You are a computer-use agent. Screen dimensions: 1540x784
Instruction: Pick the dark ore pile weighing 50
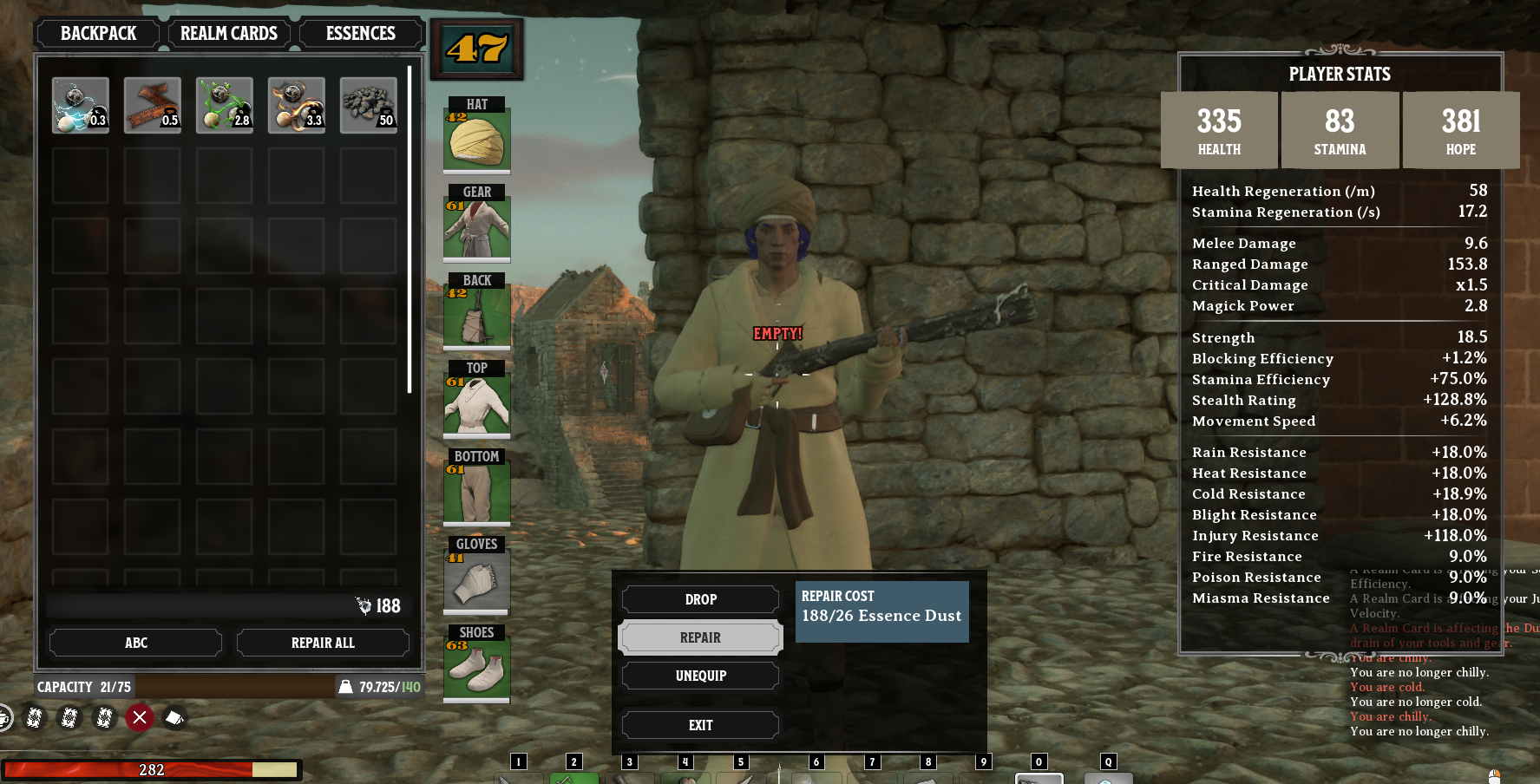(x=369, y=105)
